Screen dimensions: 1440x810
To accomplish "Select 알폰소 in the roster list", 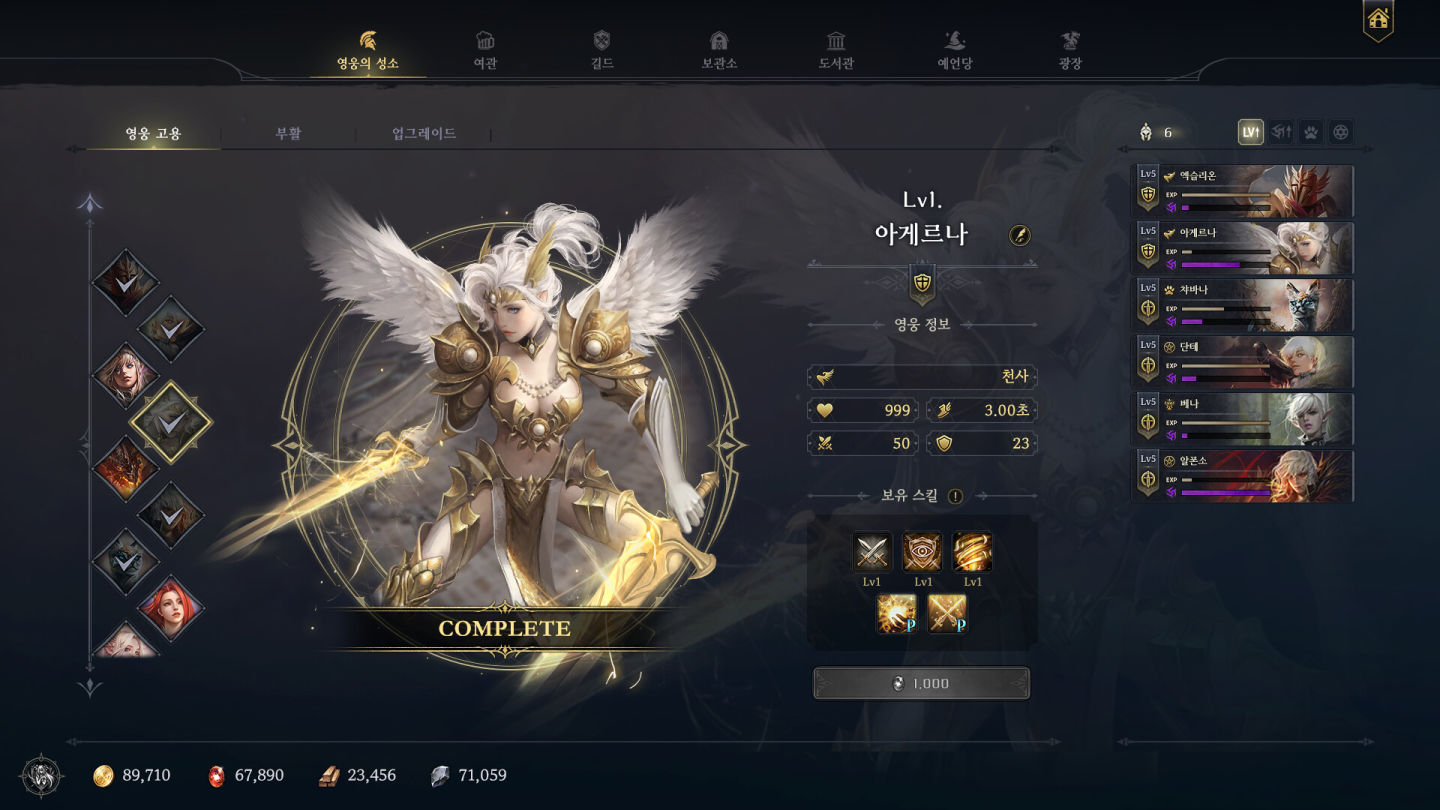I will pos(1243,476).
